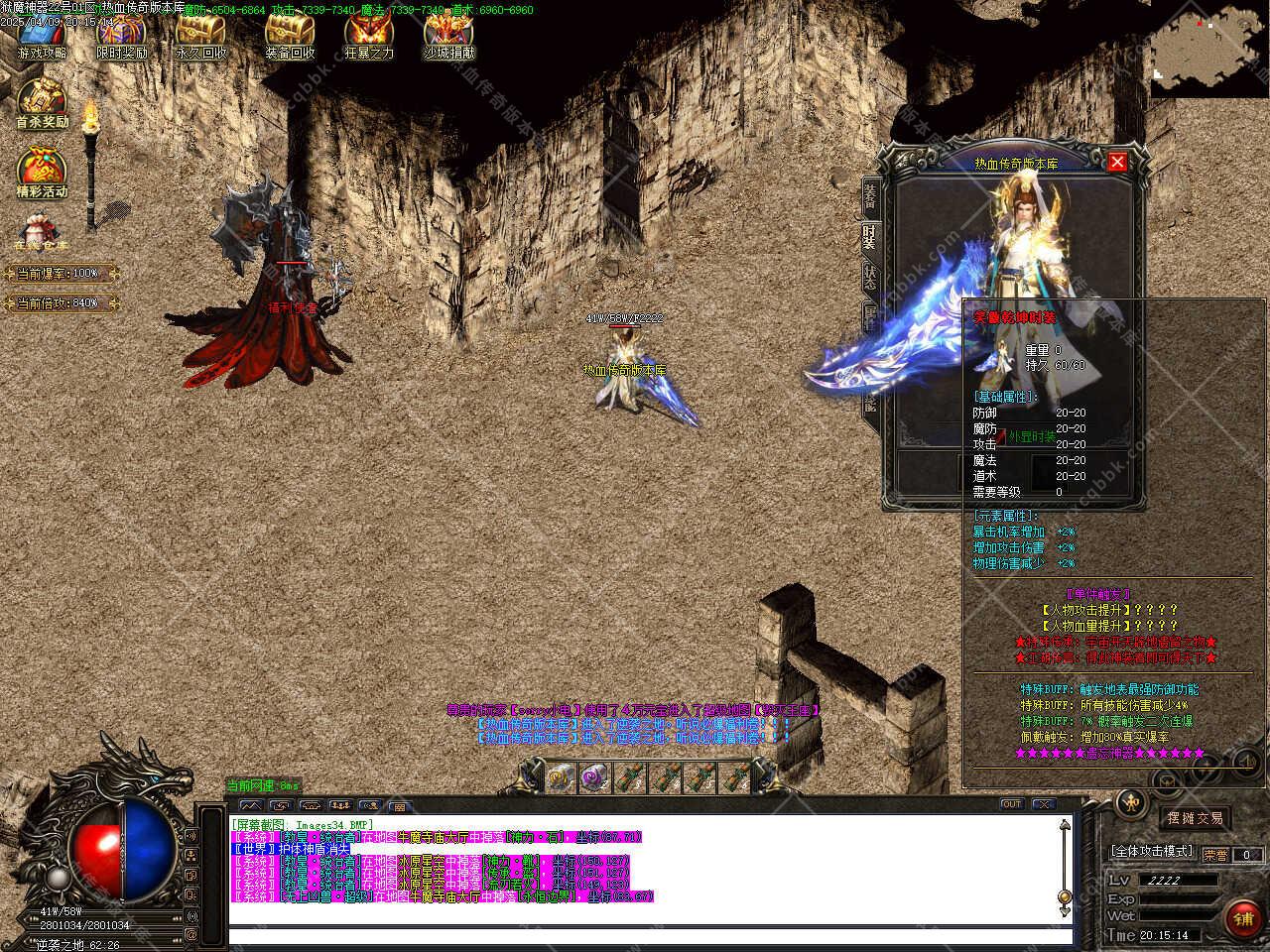Click the OUT button above the chat box
This screenshot has height=952, width=1270.
tap(1011, 804)
